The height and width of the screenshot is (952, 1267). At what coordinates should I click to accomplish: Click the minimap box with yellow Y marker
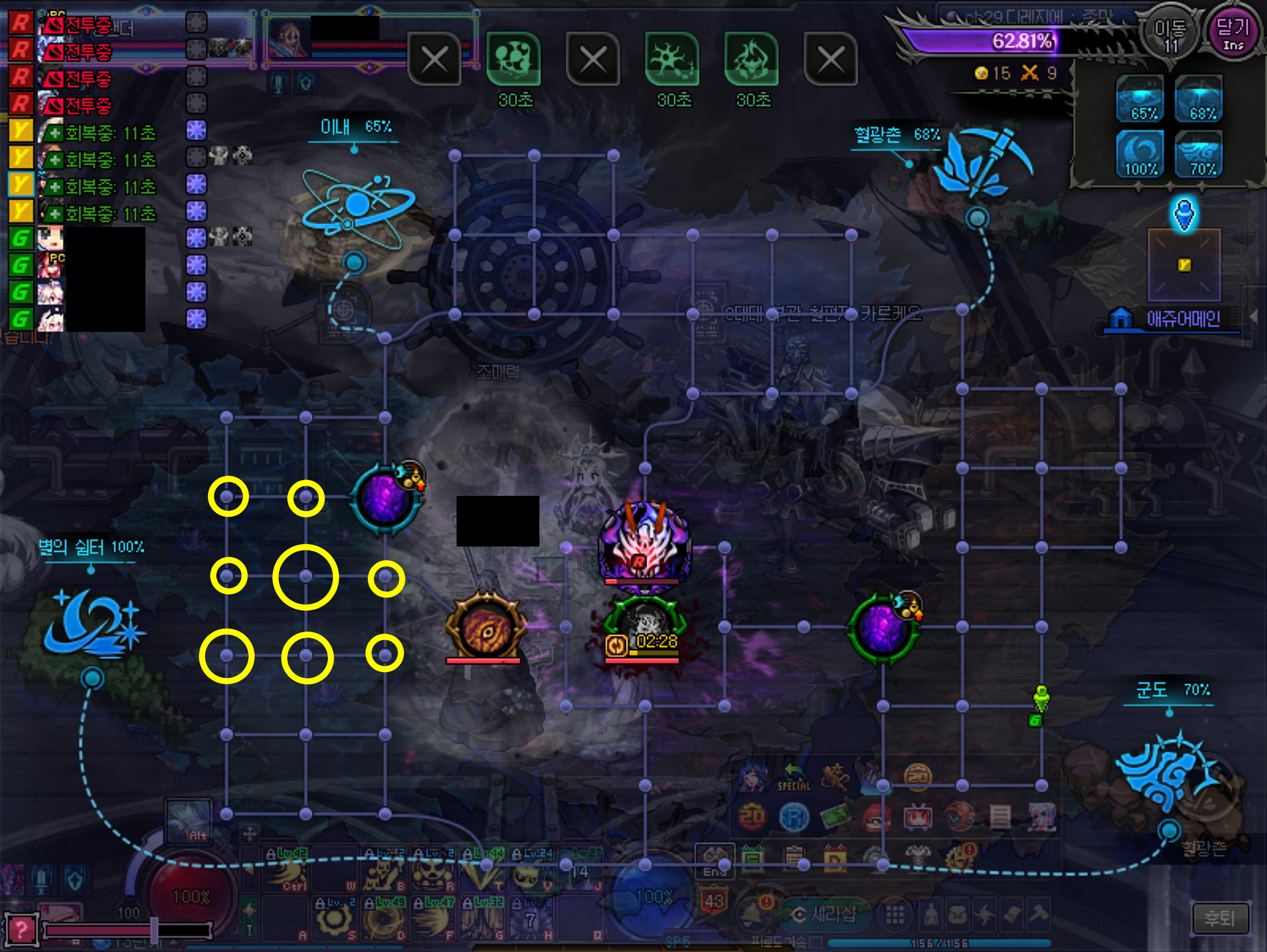[1184, 264]
